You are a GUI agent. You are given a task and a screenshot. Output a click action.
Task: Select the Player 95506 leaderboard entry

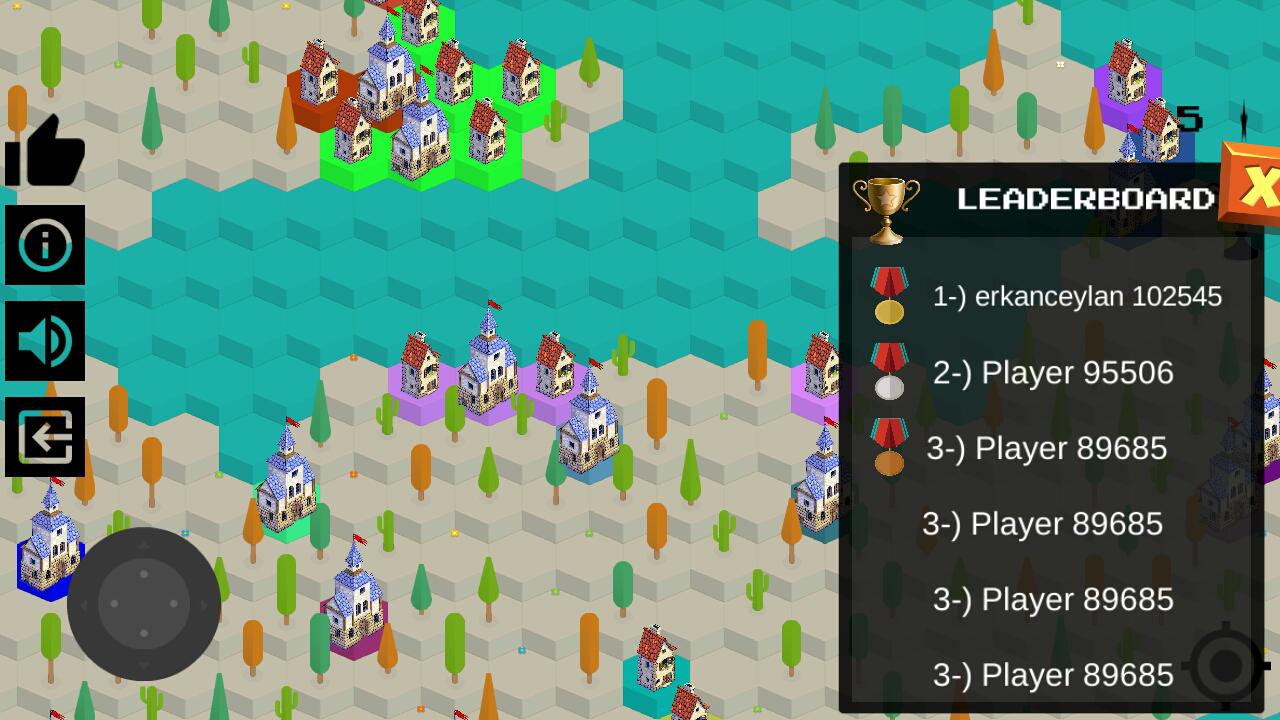[1055, 372]
